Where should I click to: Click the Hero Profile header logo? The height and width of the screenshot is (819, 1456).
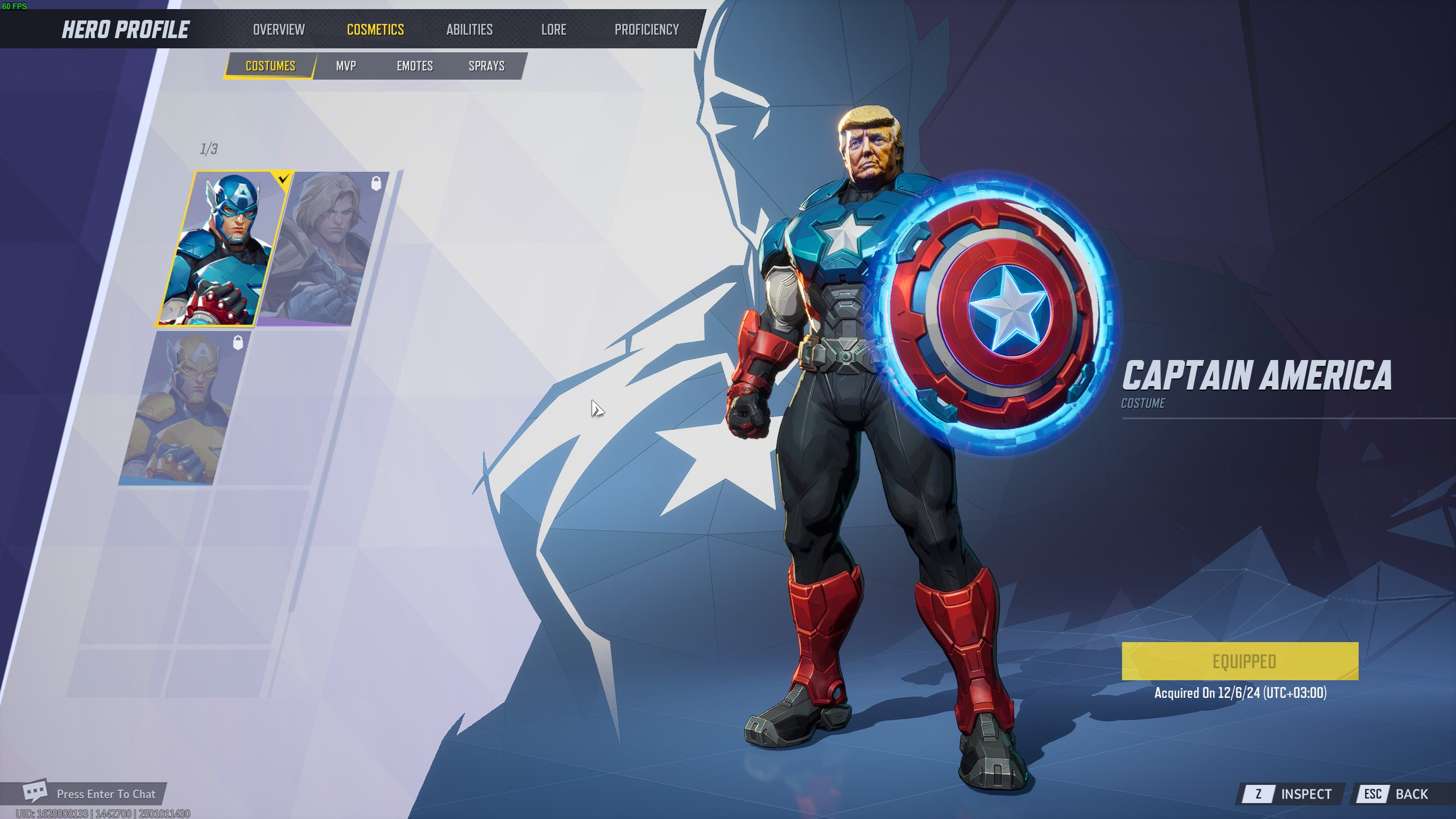(x=125, y=28)
